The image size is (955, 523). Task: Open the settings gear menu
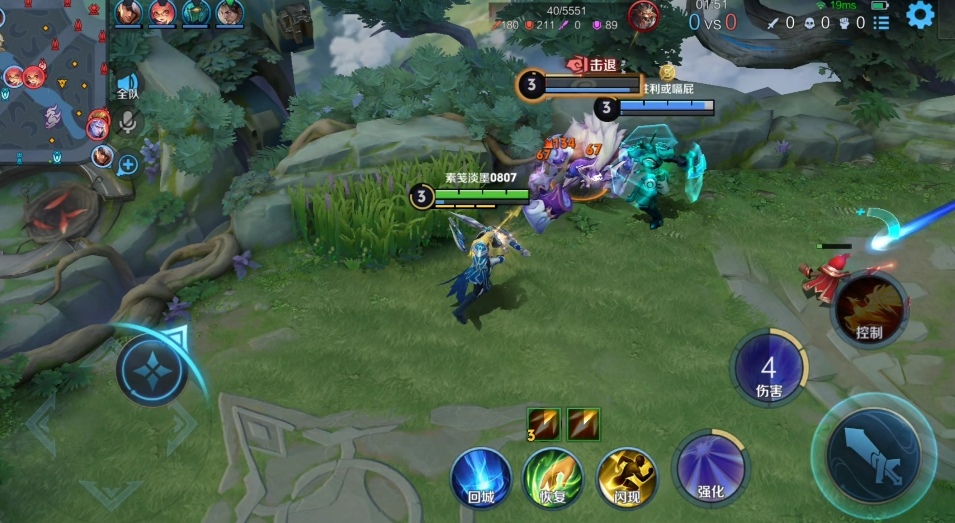click(x=921, y=15)
